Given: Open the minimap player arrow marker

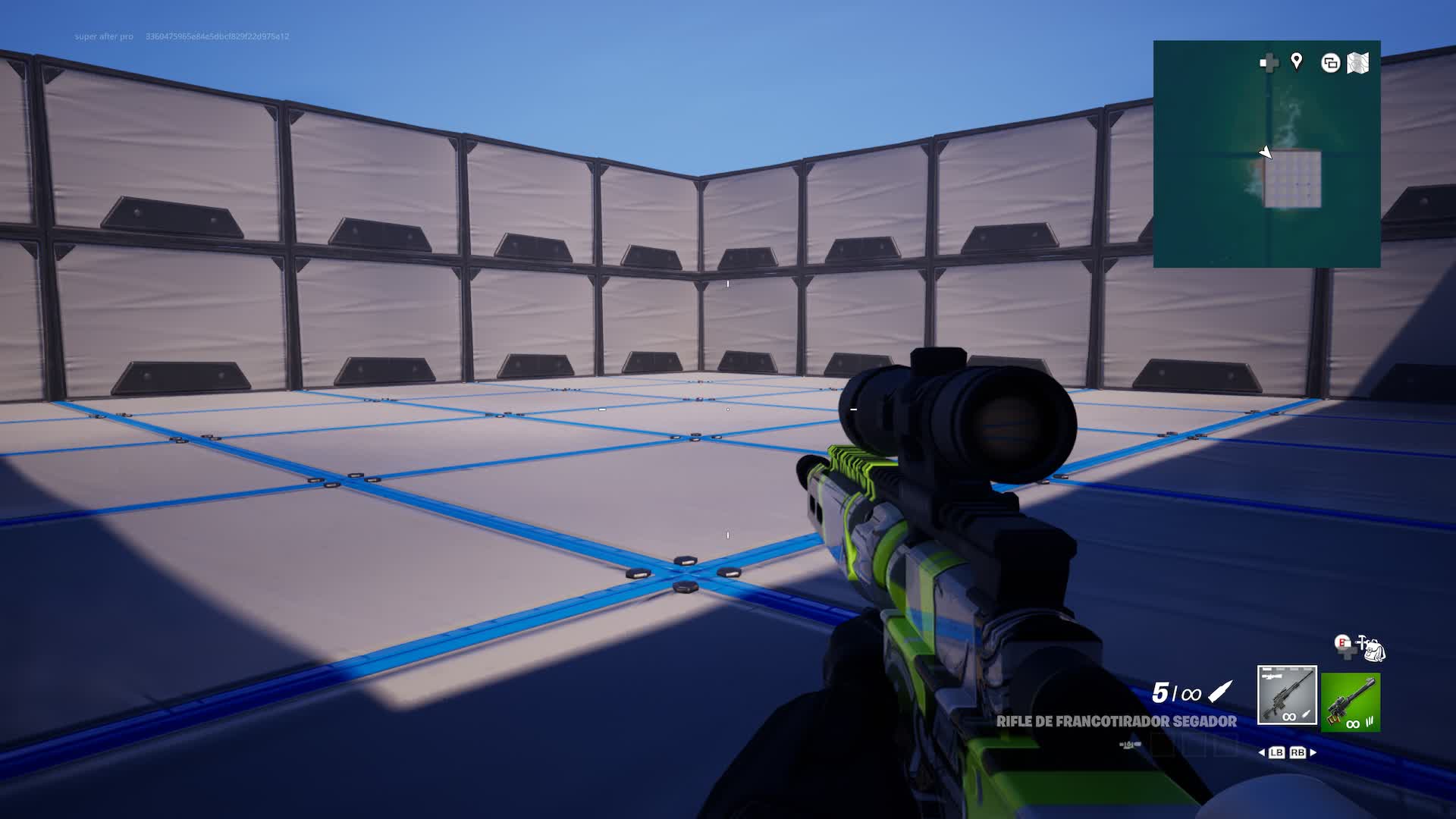Looking at the screenshot, I should (1265, 151).
